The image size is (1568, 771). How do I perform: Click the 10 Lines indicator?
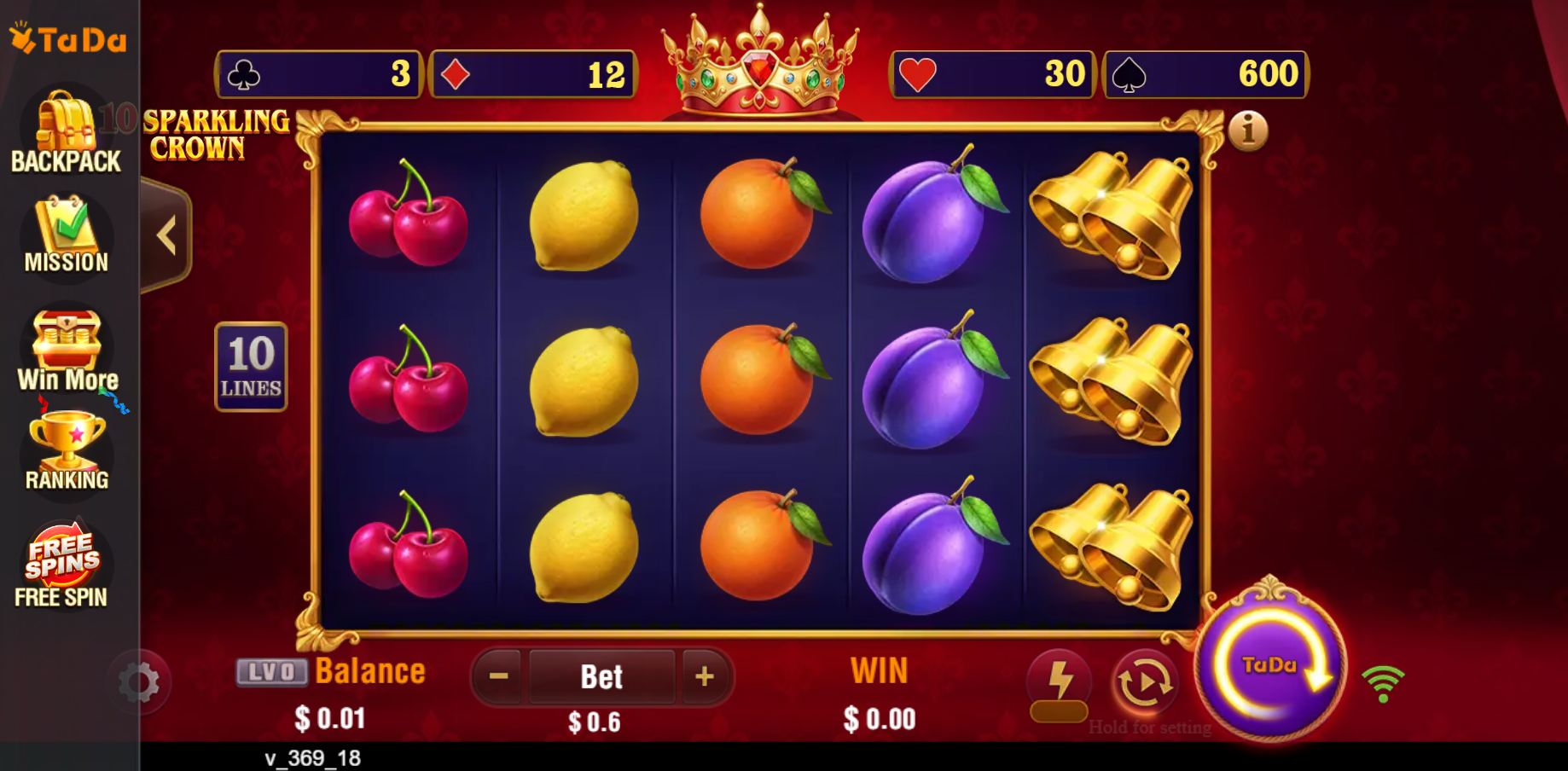(250, 366)
